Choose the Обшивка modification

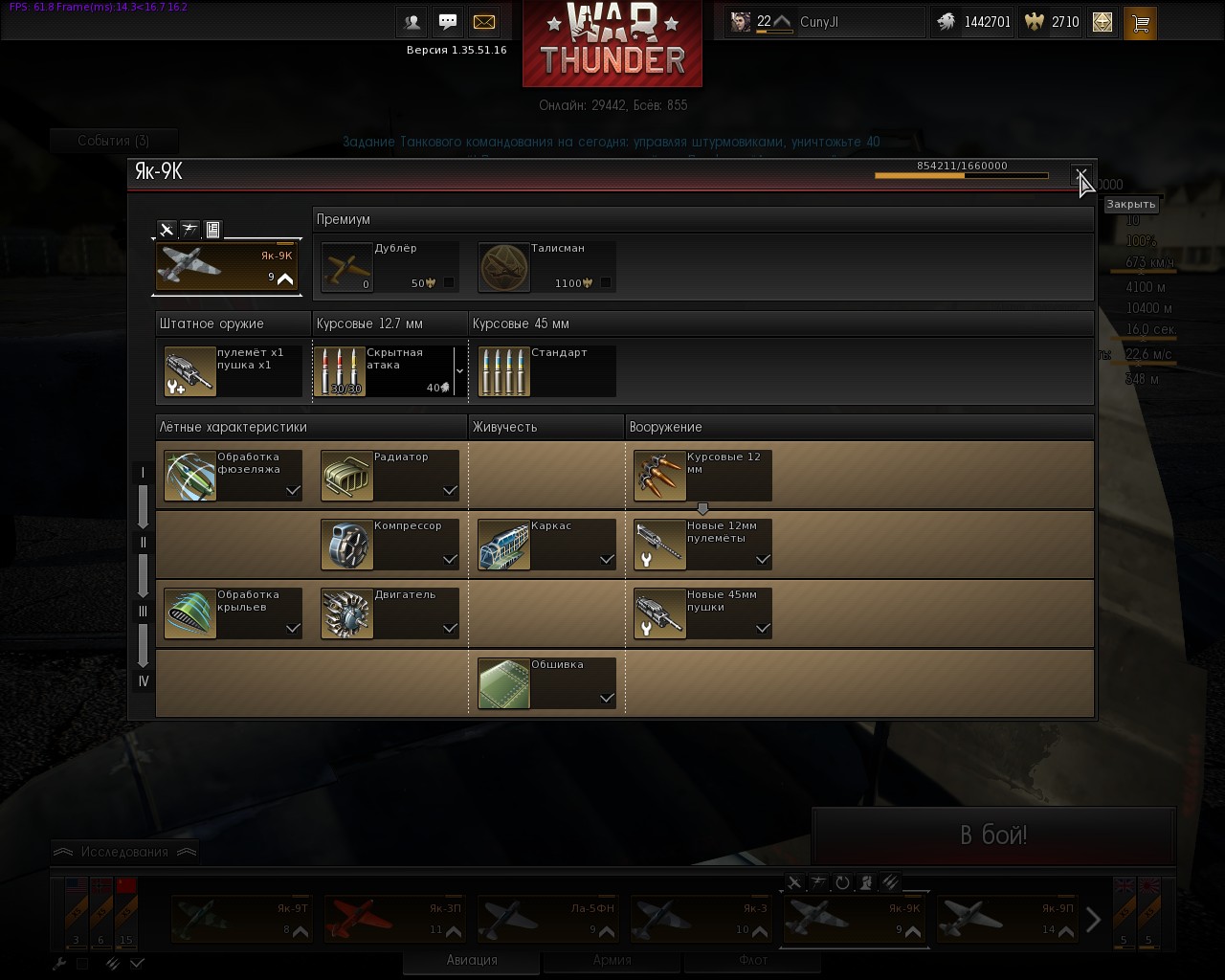click(546, 683)
